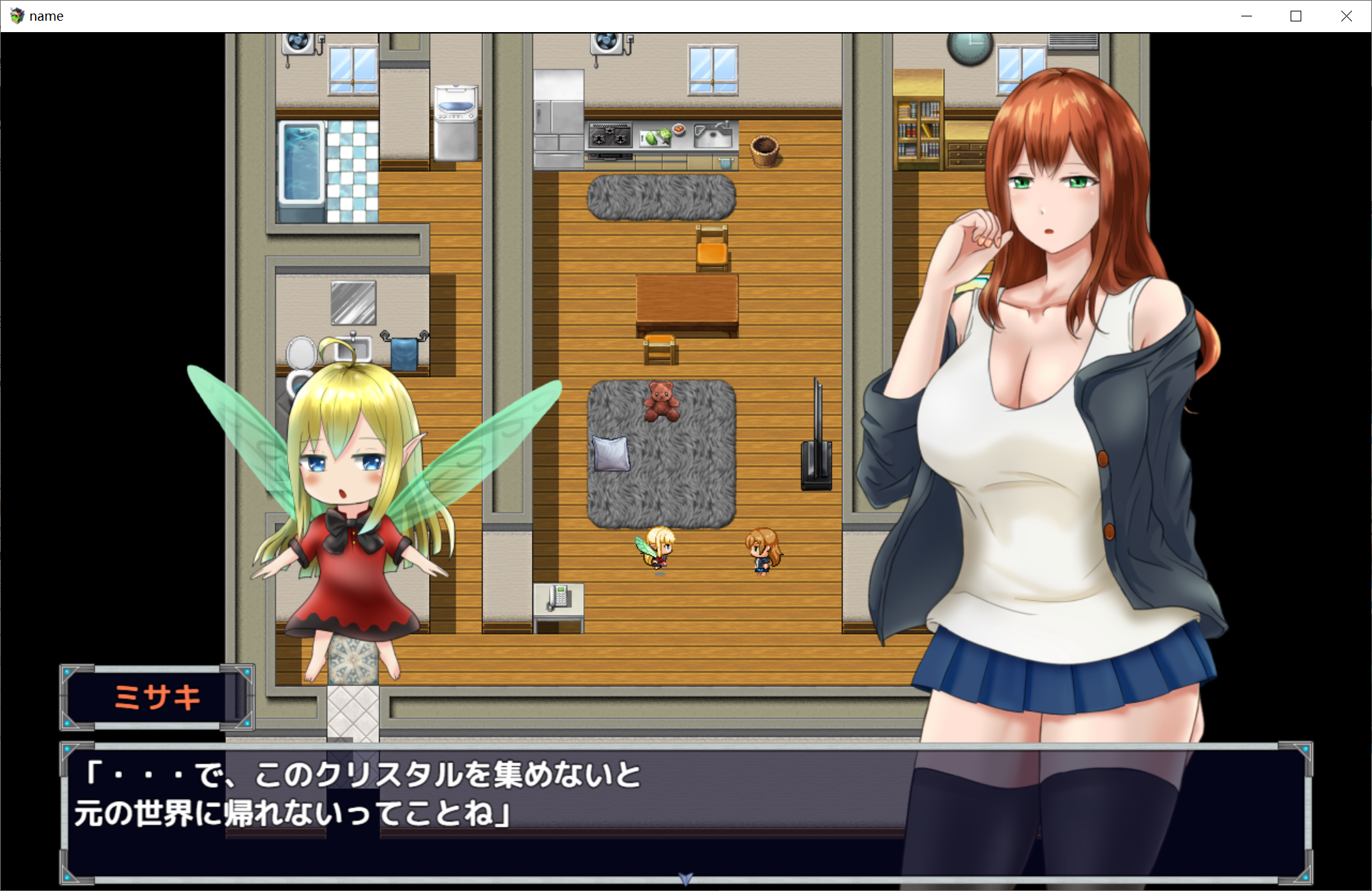Click the ventilation fan above the kitchen
1372x891 pixels.
608,43
